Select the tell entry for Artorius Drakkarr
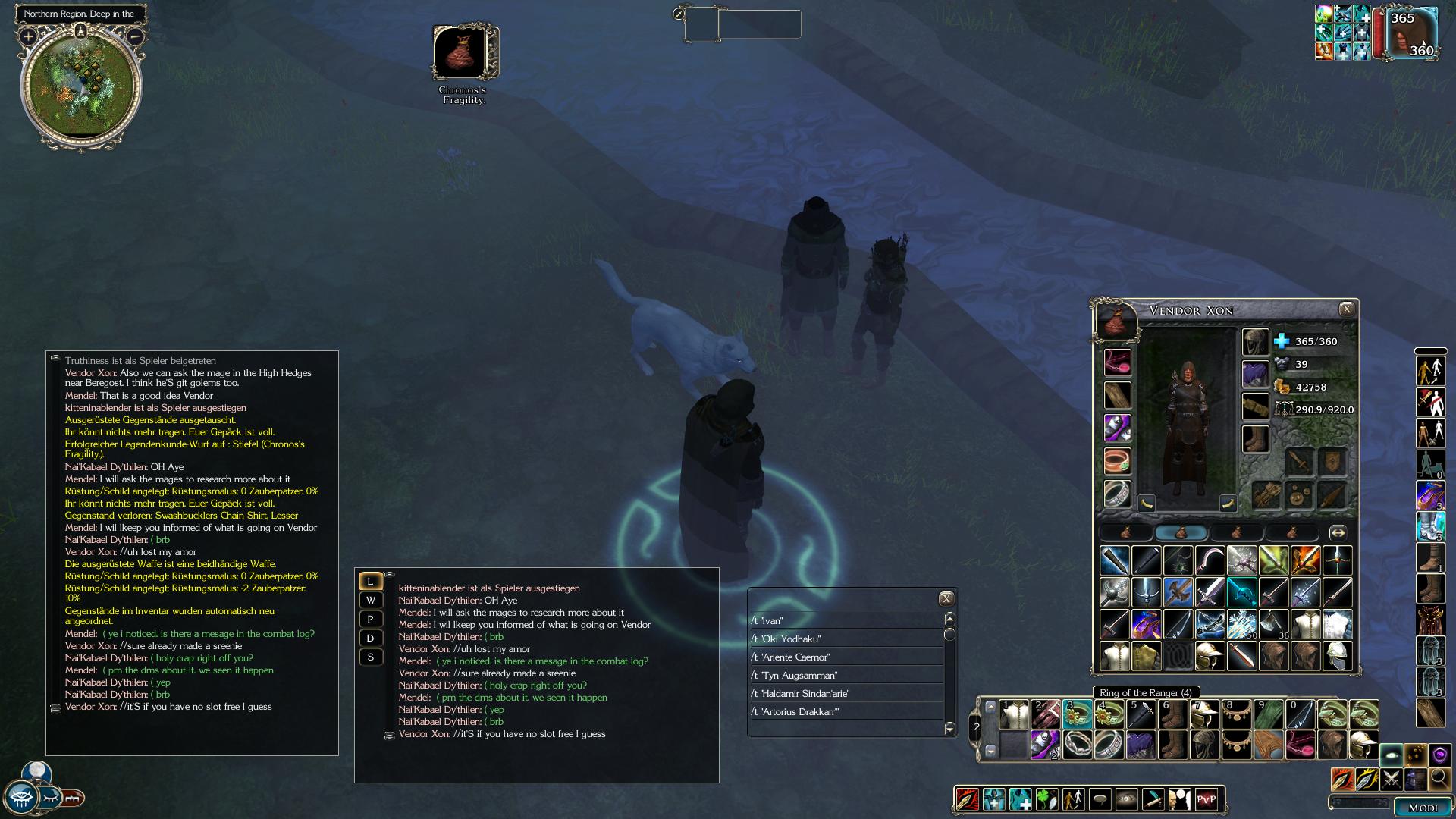 coord(795,711)
